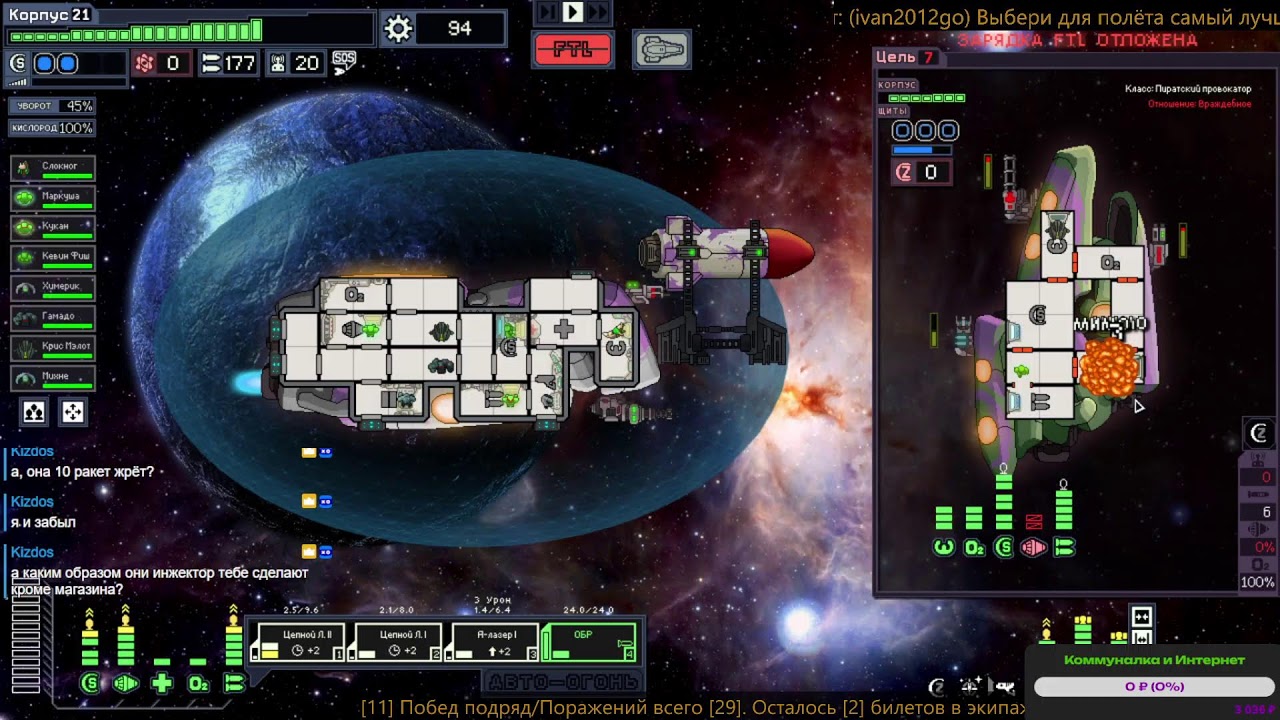Select crew member Кукан
The width and height of the screenshot is (1280, 720).
(x=53, y=228)
